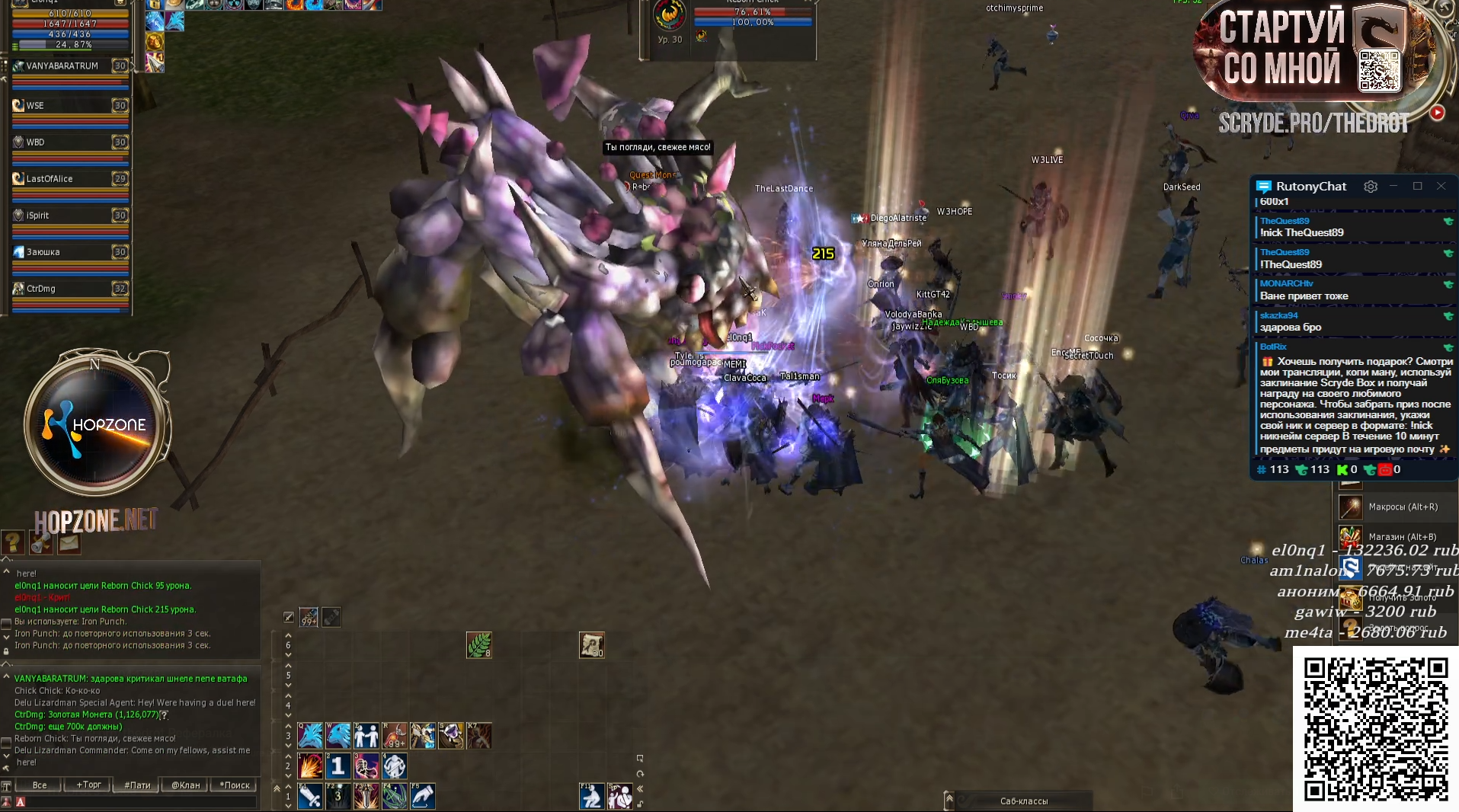Activate the fiery punch skill in slot 1
This screenshot has width=1459, height=812.
310,766
